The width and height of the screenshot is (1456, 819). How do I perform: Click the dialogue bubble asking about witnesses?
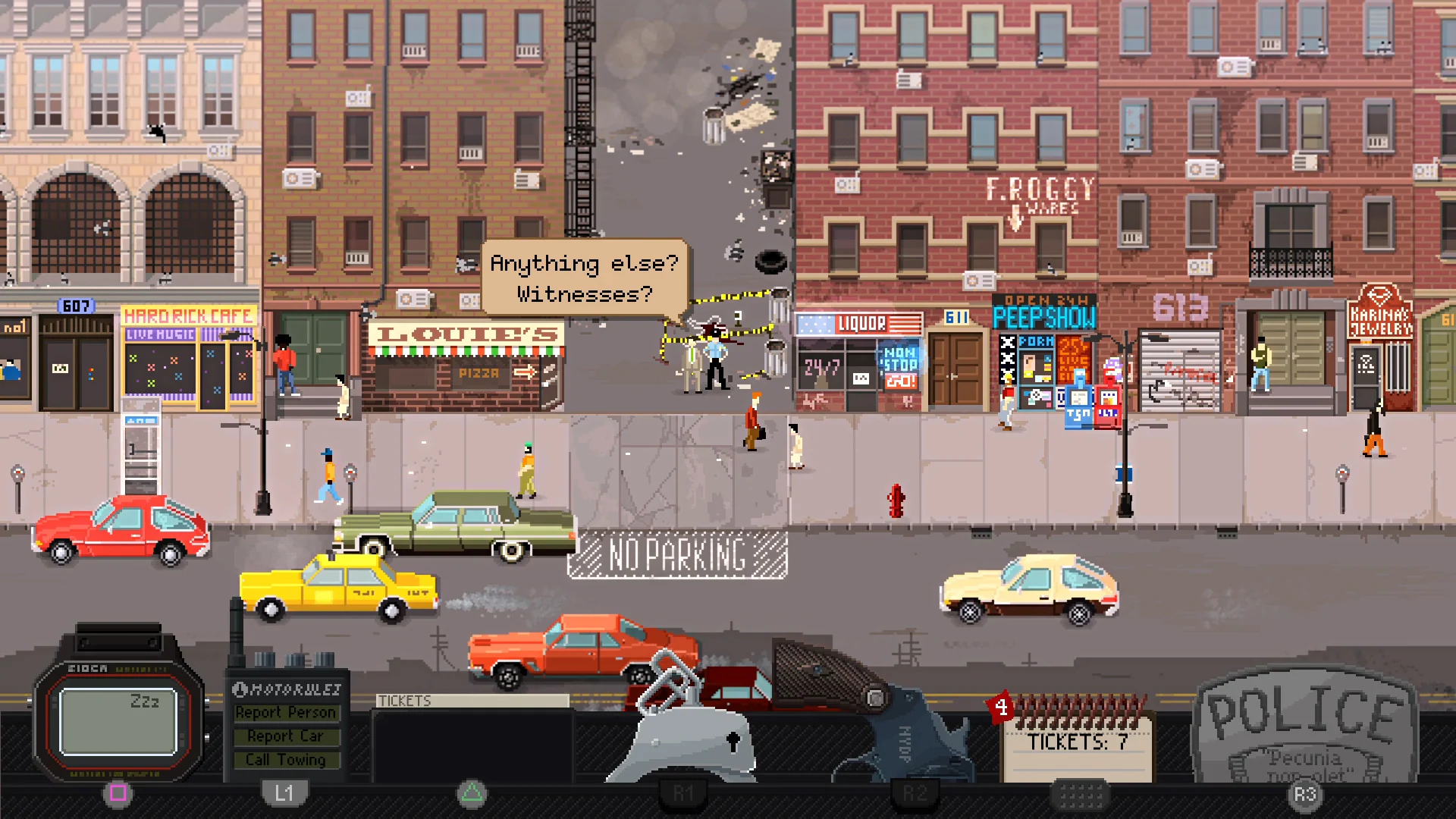pyautogui.click(x=584, y=279)
